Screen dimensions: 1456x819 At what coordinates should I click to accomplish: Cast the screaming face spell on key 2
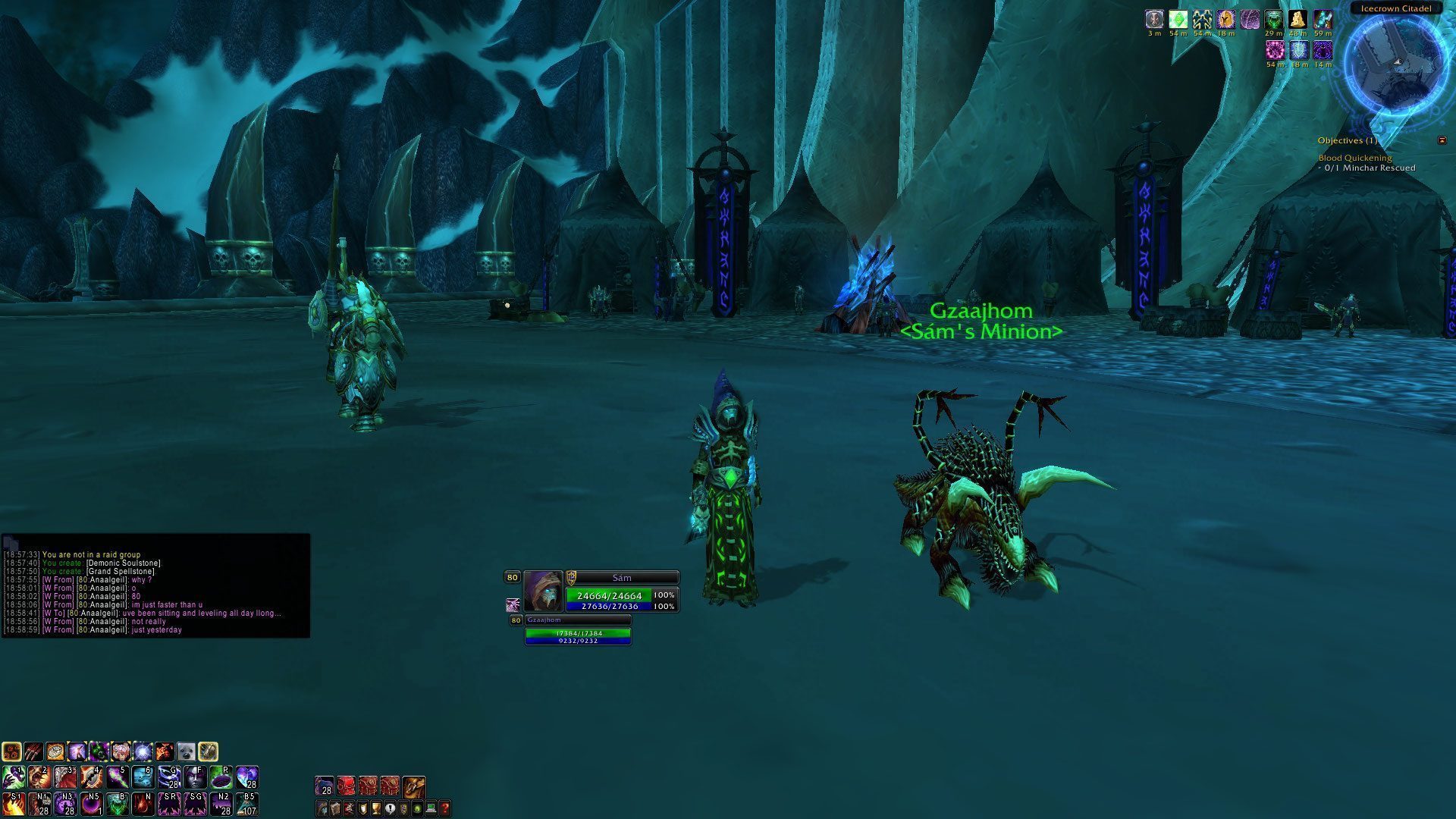click(x=39, y=777)
